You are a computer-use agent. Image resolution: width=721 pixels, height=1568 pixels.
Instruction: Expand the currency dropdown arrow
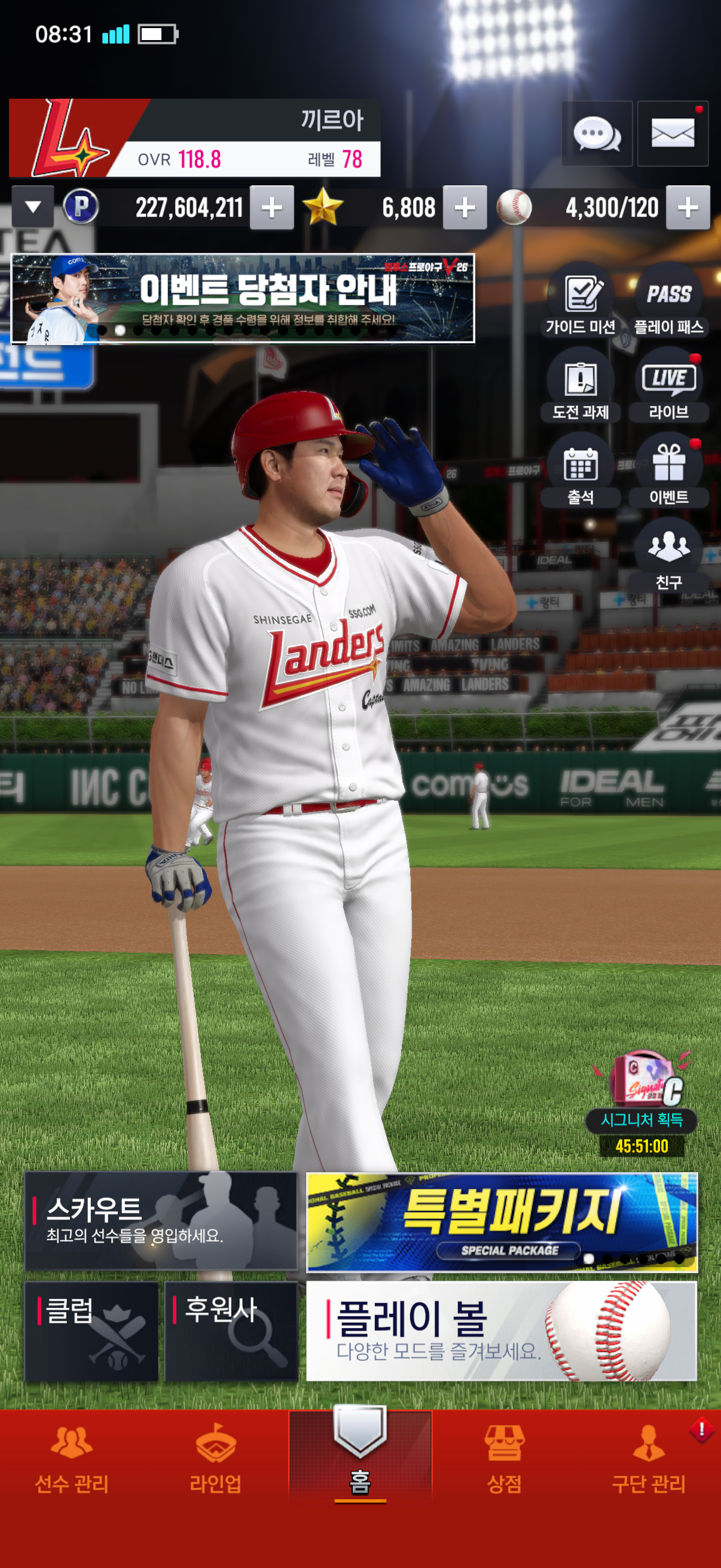(x=33, y=207)
